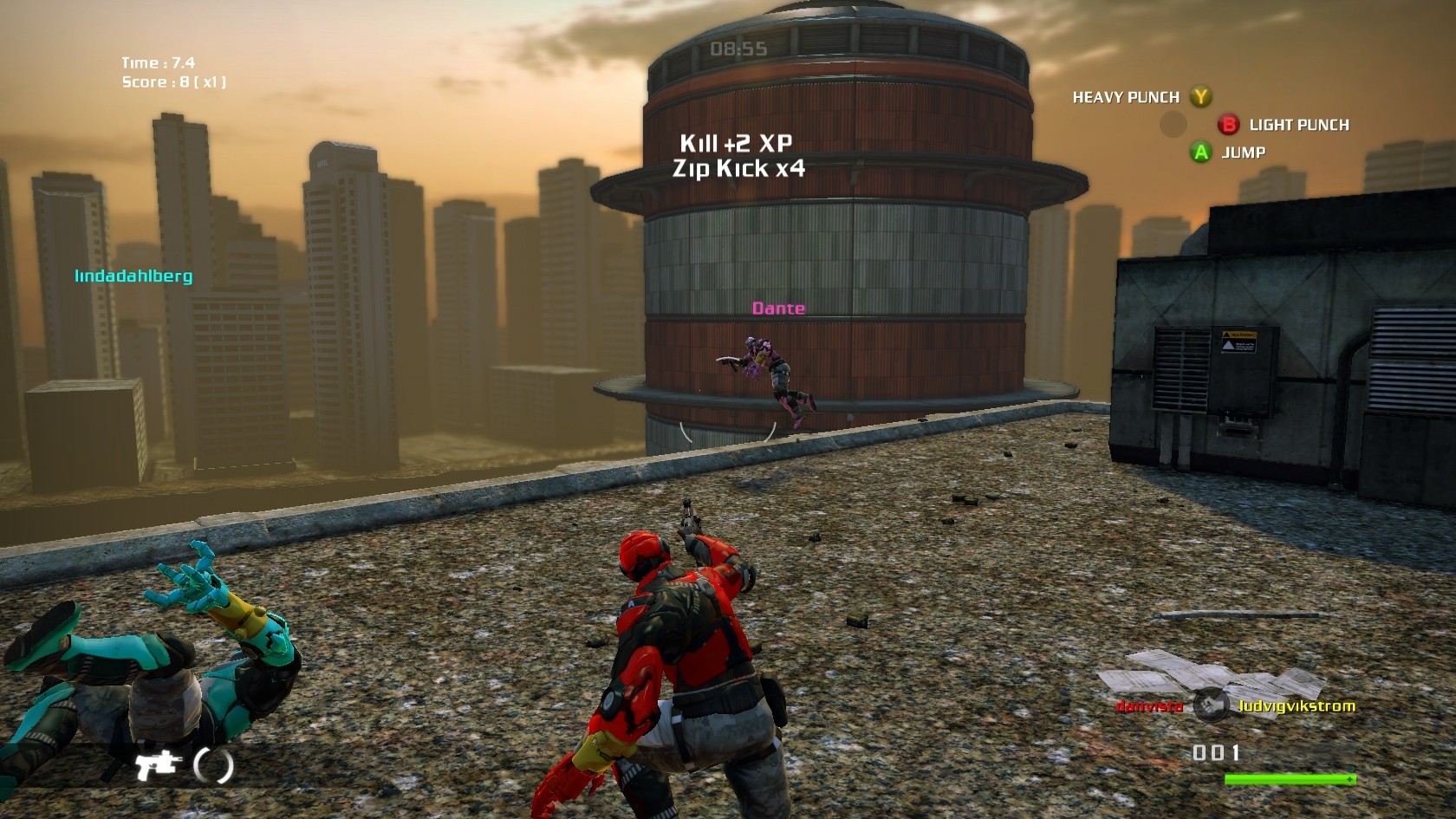Select the equipped gun icon
Viewport: 1456px width, 819px height.
click(156, 763)
